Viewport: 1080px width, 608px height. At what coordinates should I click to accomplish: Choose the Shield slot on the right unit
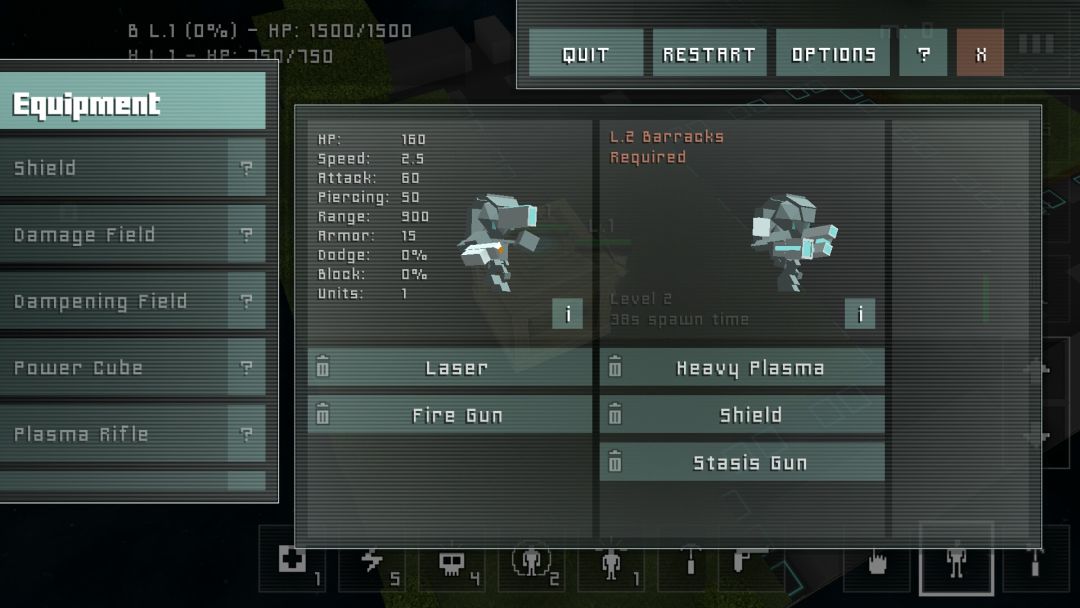coord(750,415)
